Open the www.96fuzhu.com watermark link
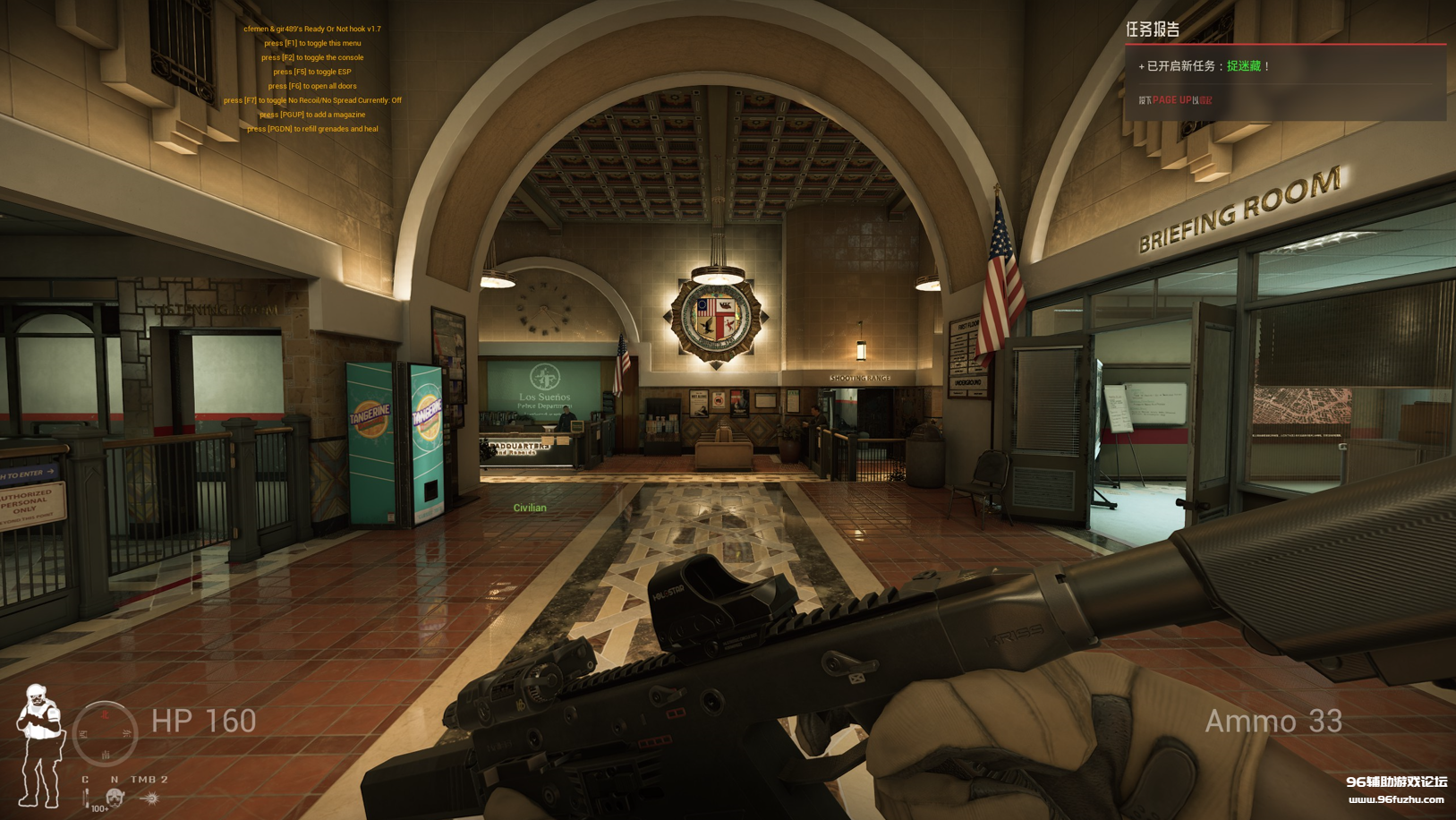 point(1396,799)
